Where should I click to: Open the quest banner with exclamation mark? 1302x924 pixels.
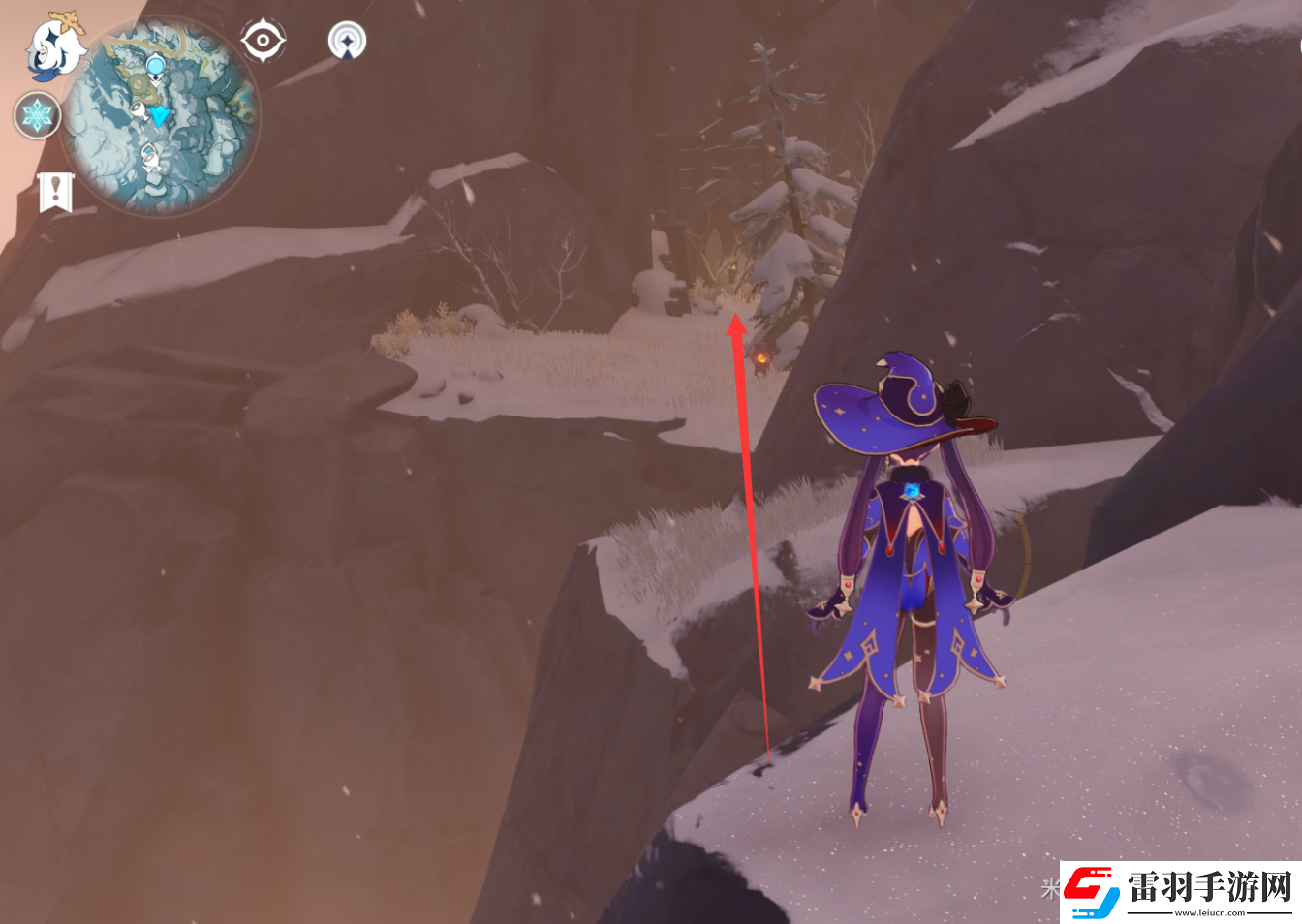coord(55,192)
